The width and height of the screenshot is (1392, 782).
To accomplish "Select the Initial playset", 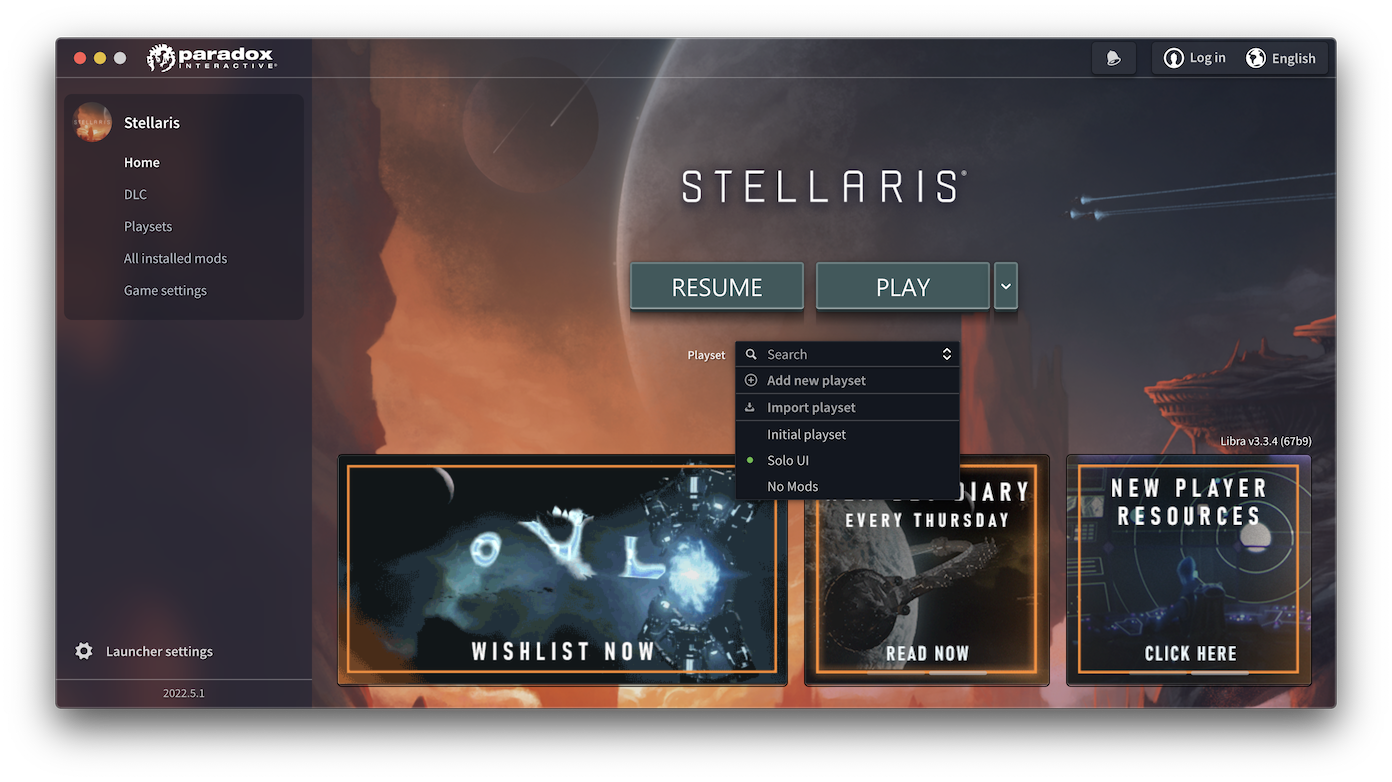I will [806, 434].
